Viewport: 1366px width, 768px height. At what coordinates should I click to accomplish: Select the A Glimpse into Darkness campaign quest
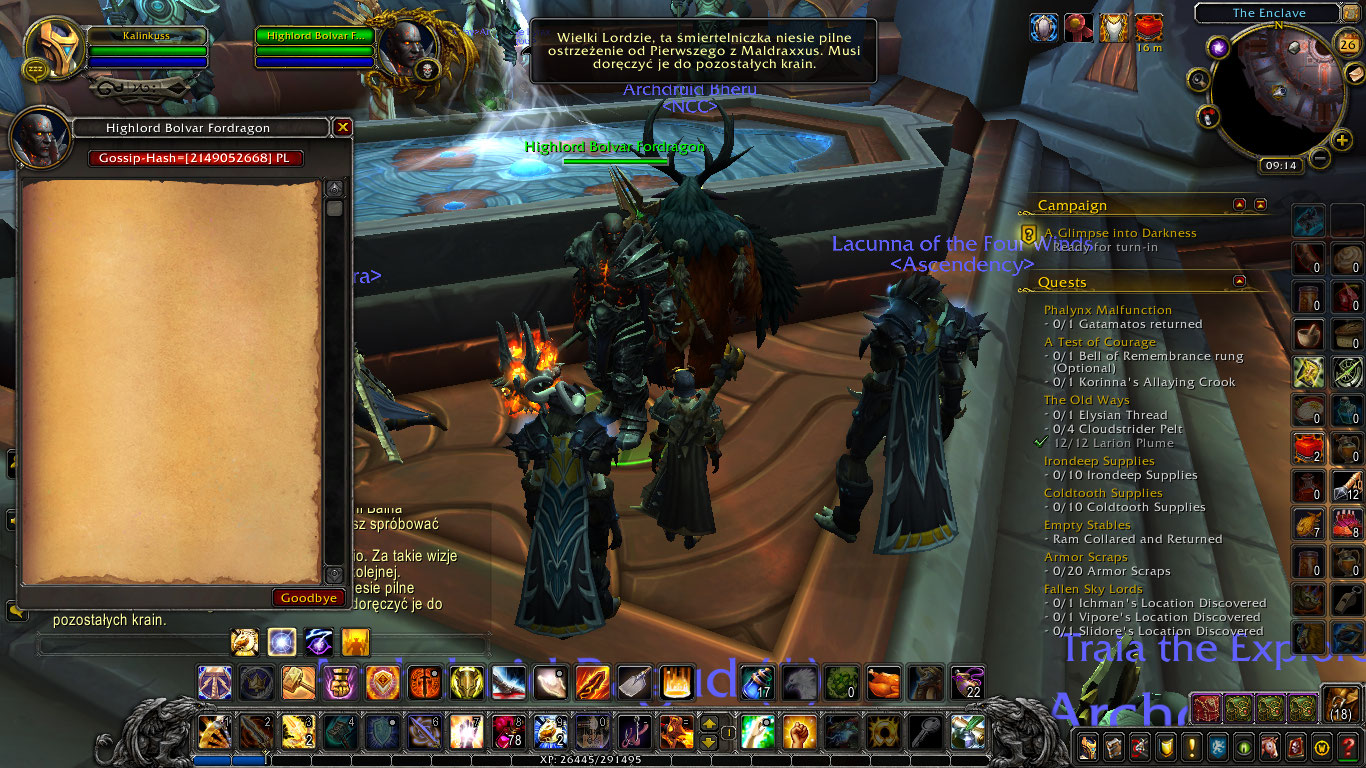click(1120, 232)
